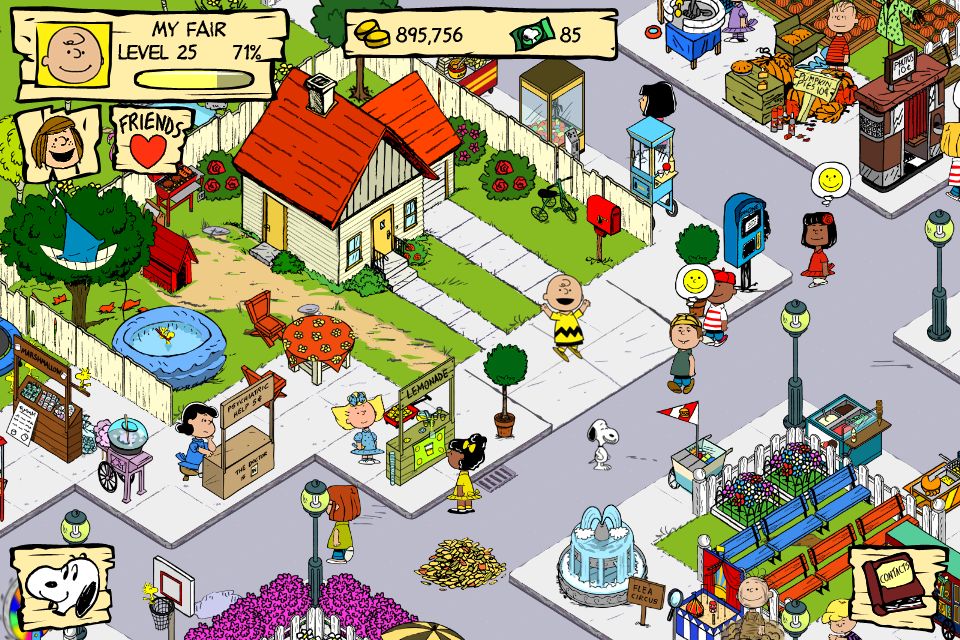Image resolution: width=960 pixels, height=640 pixels.
Task: Tap the Snoopy dollars currency icon
Action: tap(531, 36)
